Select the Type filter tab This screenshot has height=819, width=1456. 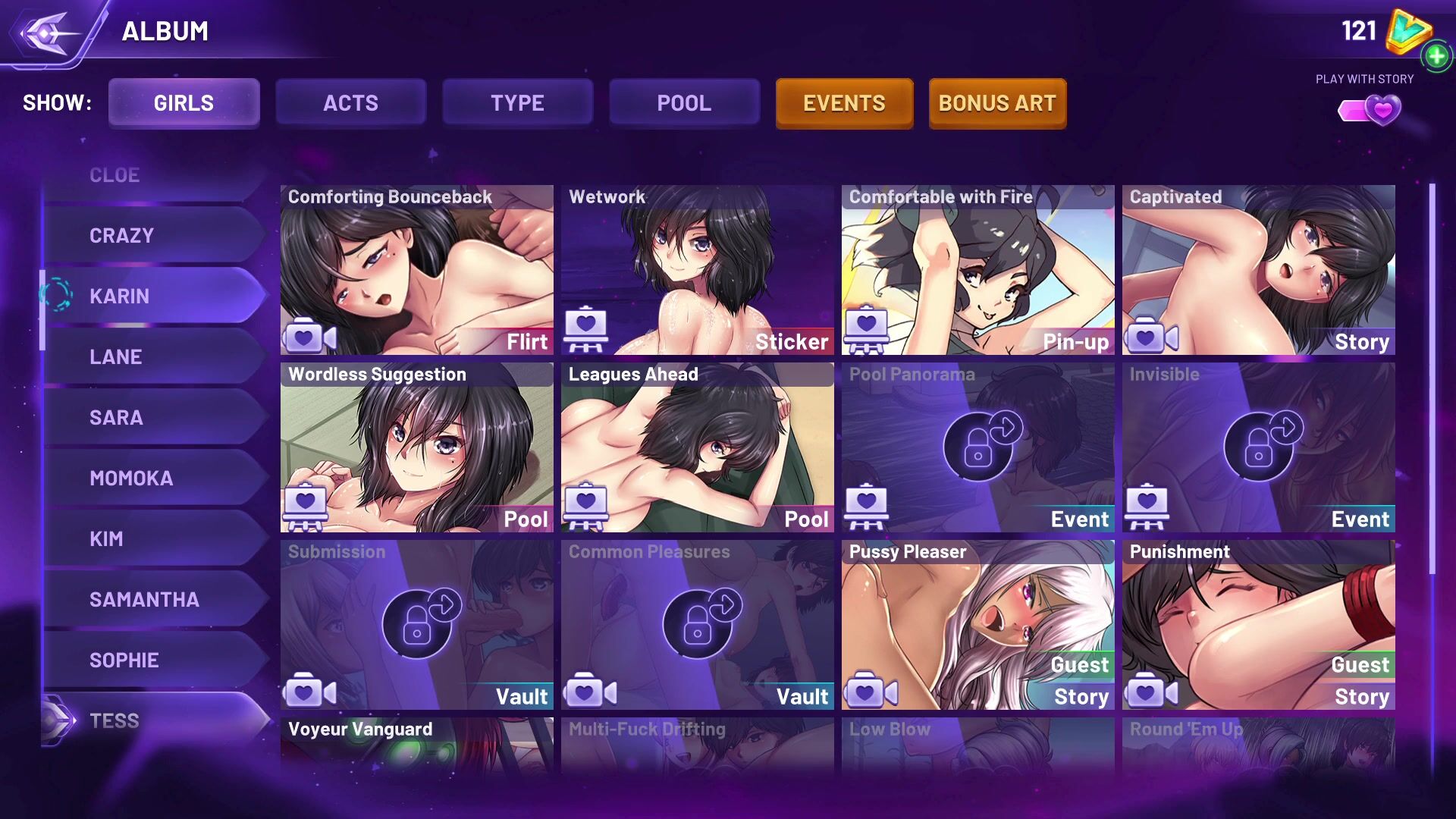(x=517, y=103)
